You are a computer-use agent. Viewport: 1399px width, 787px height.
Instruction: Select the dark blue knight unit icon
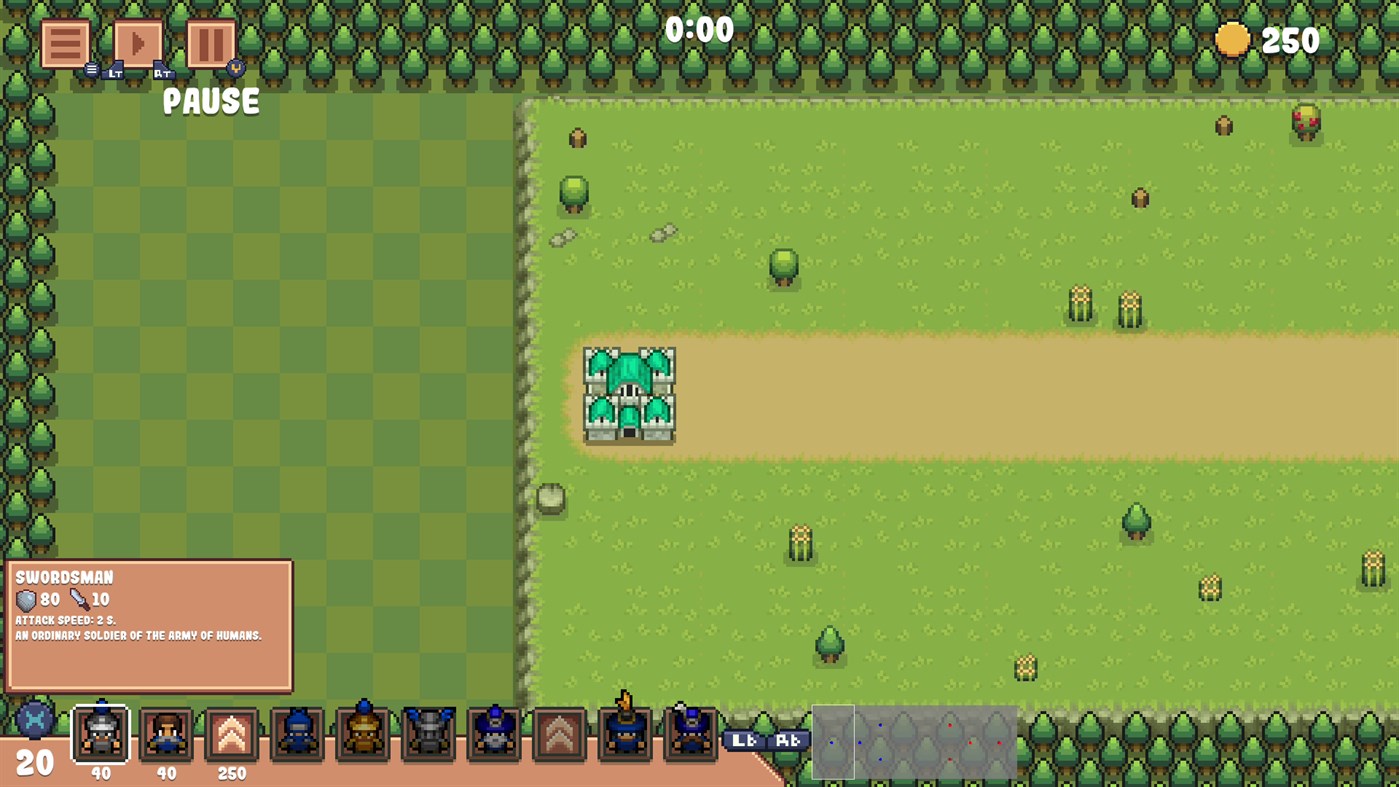[x=298, y=732]
